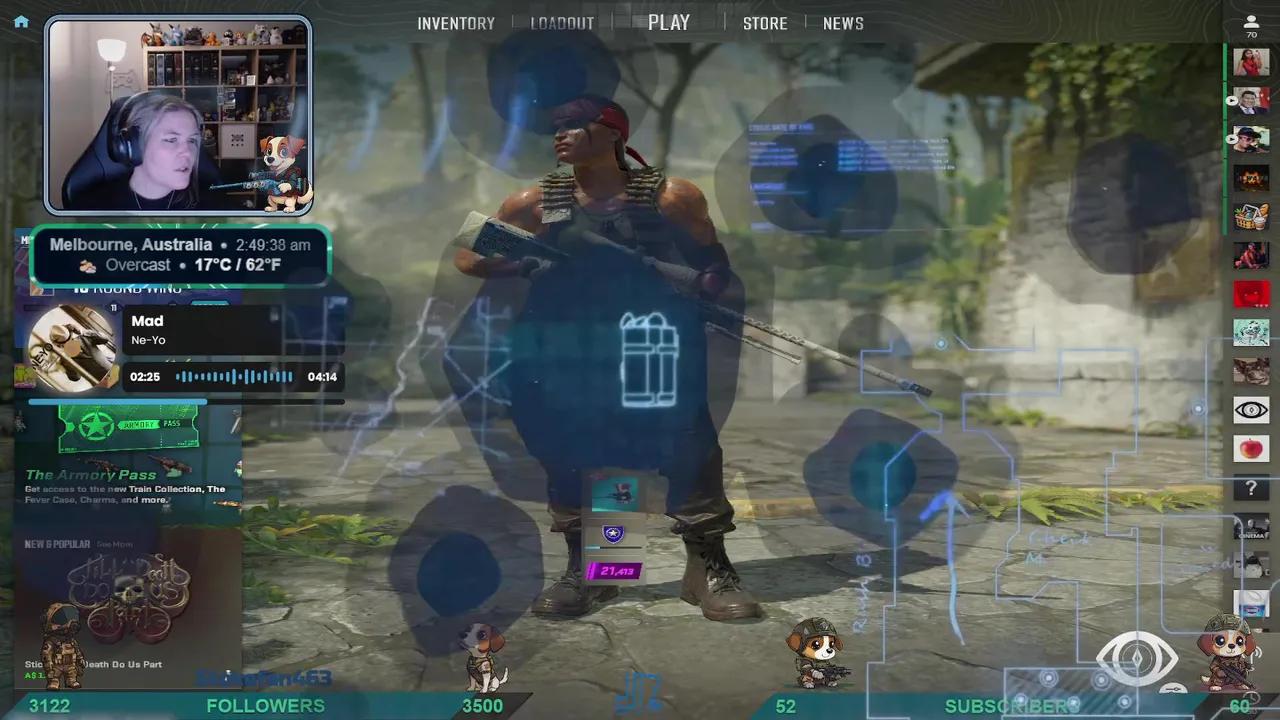Click the home icon in top-left corner
The width and height of the screenshot is (1280, 720).
pyautogui.click(x=20, y=21)
